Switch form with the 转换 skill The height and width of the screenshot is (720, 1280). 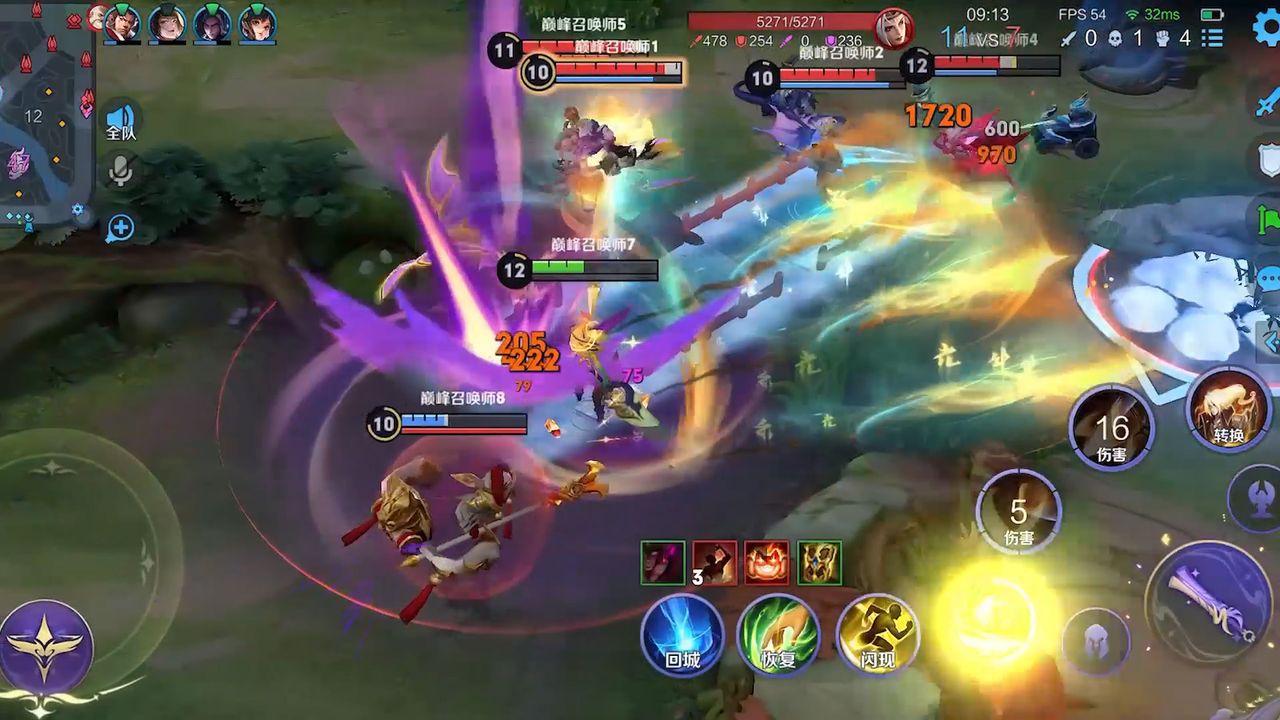[x=1229, y=408]
